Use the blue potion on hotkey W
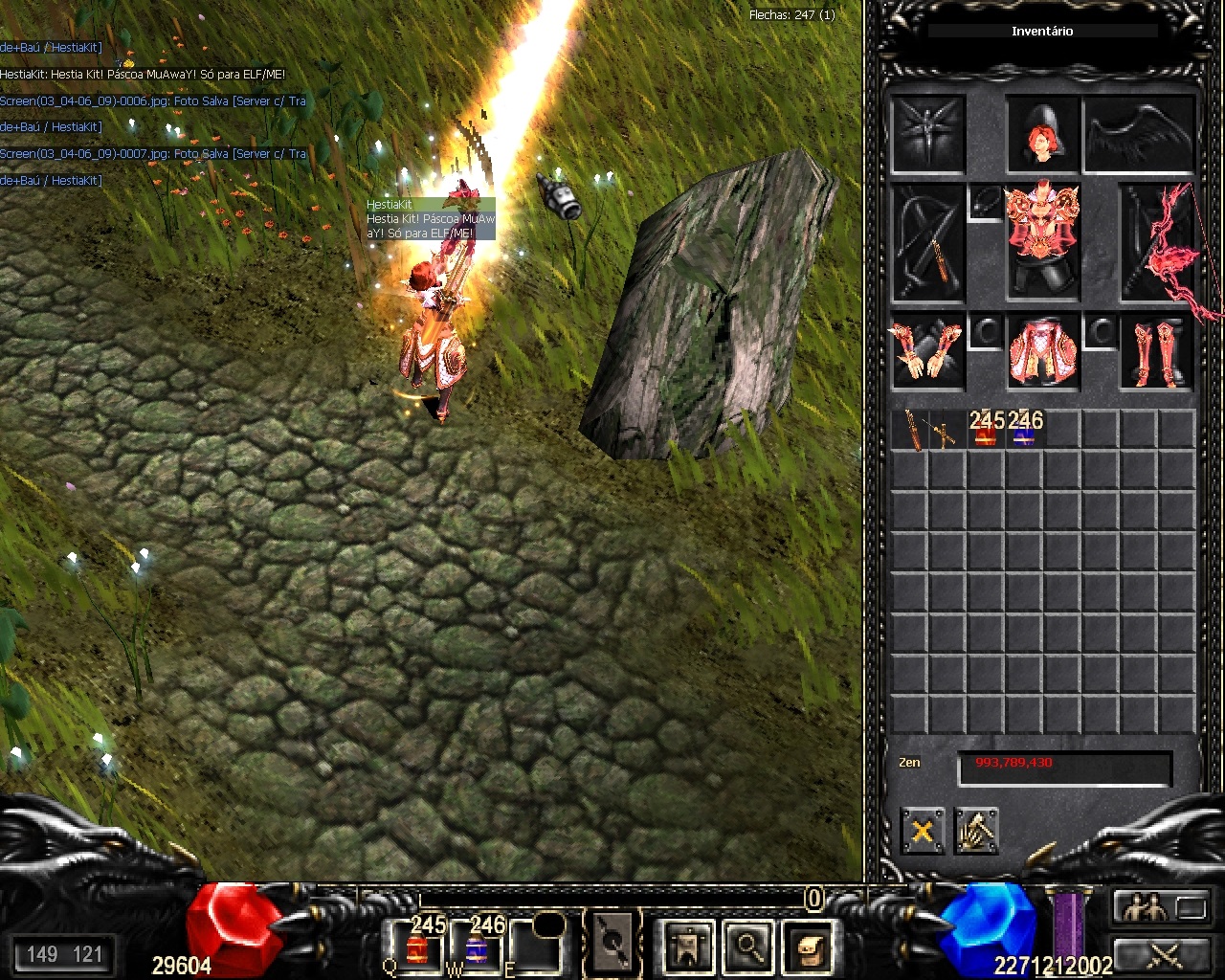The image size is (1225, 980). click(477, 946)
